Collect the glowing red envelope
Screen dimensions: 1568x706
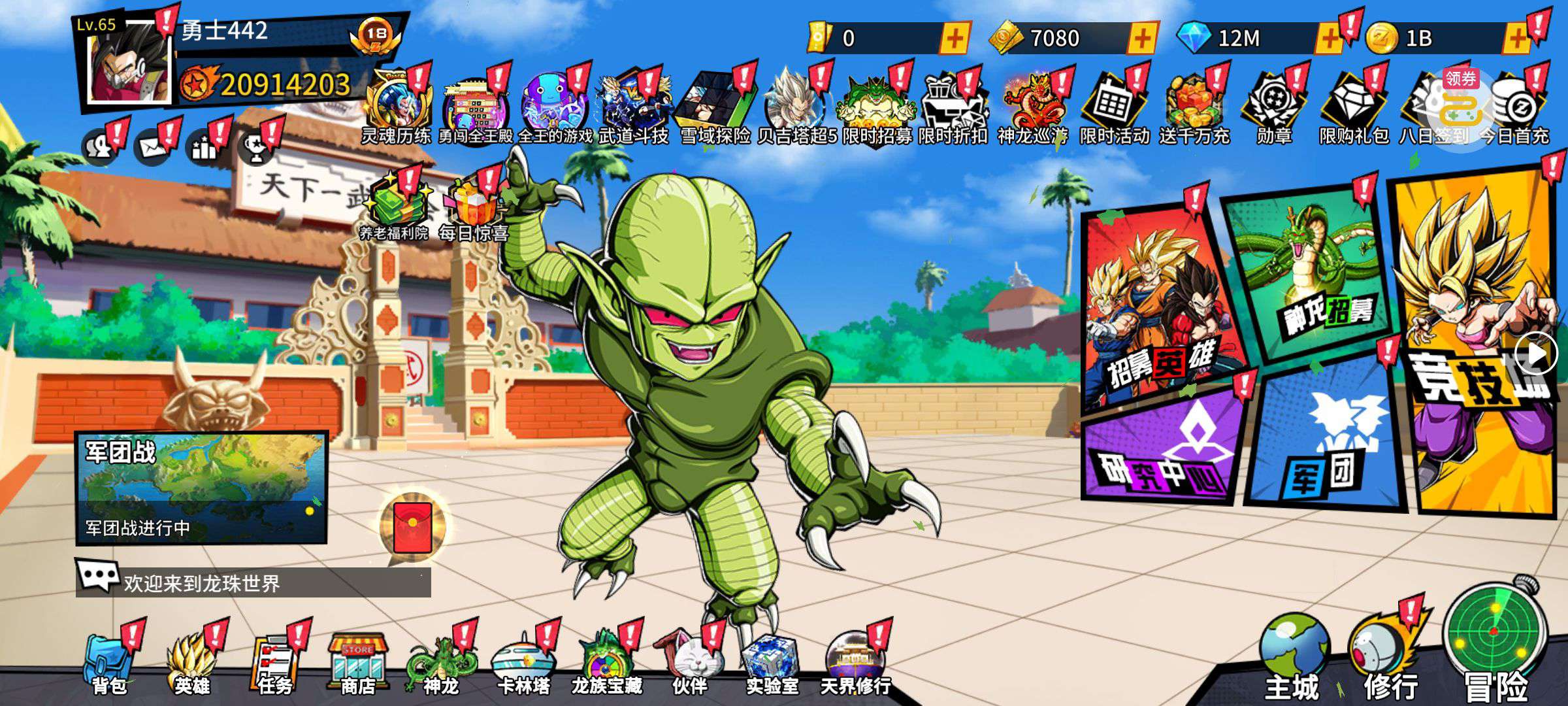(x=413, y=526)
